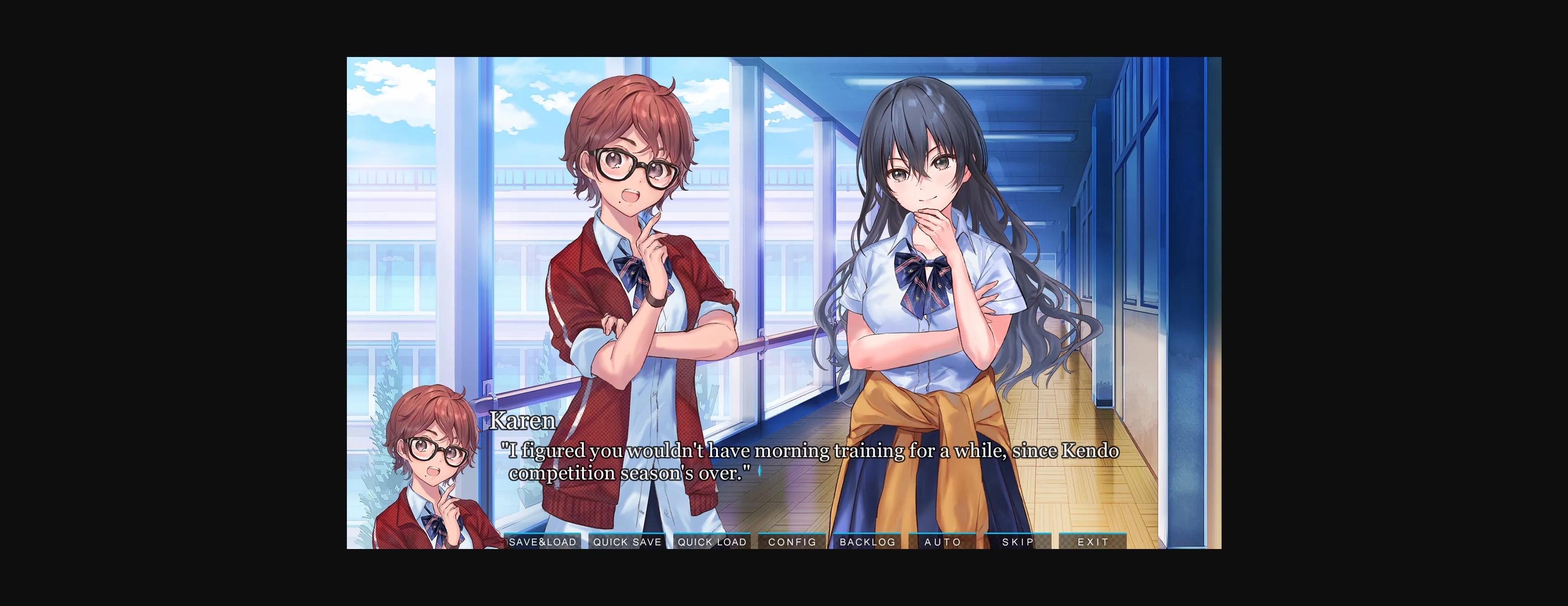The height and width of the screenshot is (606, 1568).
Task: Restore progress with QUICK LOAD
Action: [x=711, y=541]
